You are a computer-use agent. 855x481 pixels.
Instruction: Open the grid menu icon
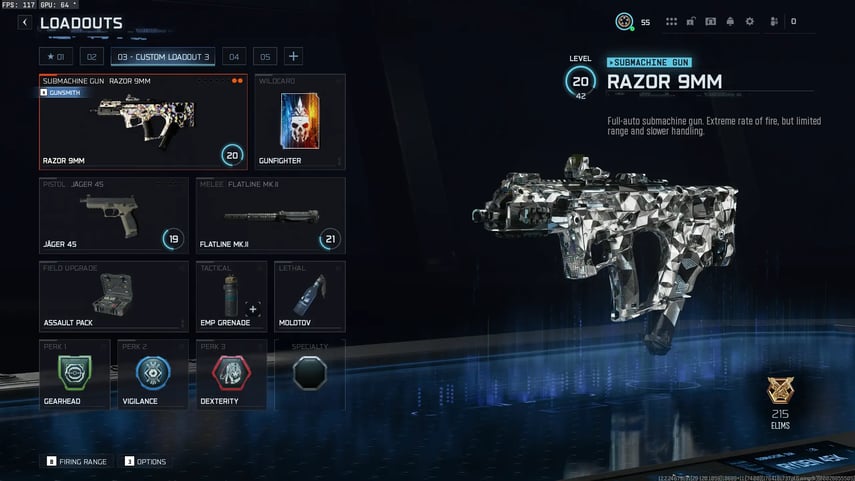point(672,21)
